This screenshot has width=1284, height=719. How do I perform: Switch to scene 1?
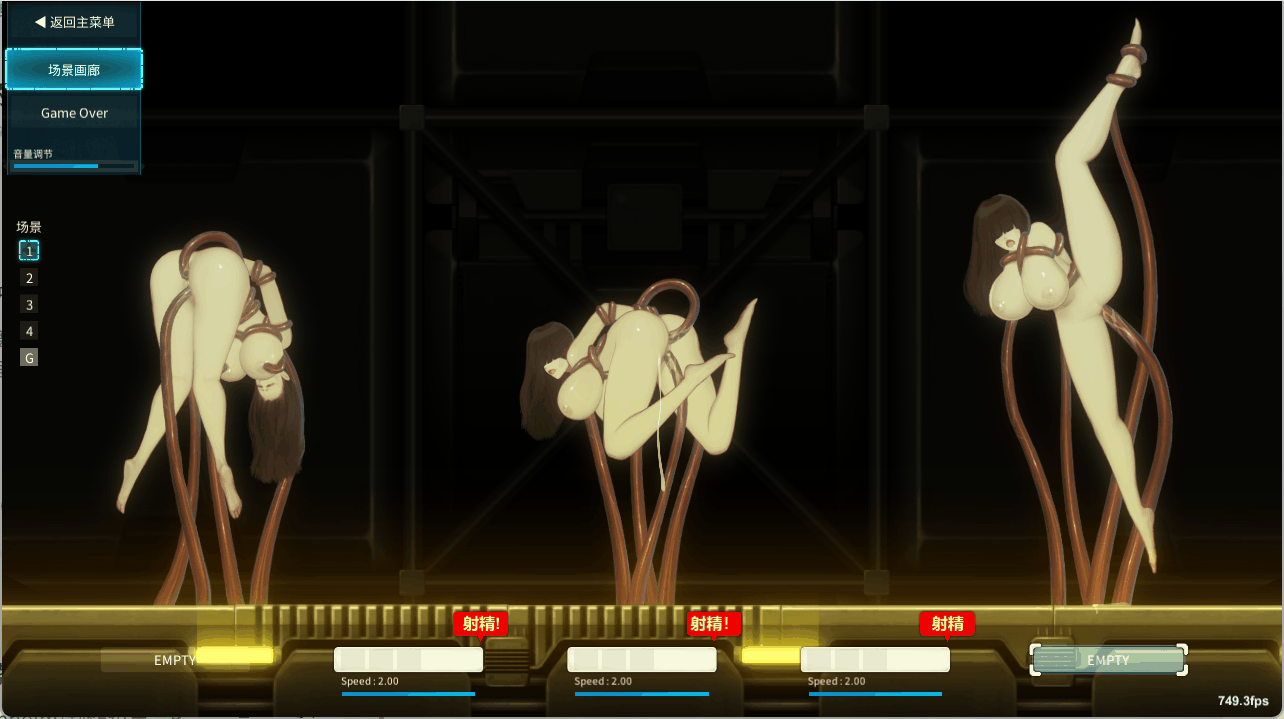30,251
